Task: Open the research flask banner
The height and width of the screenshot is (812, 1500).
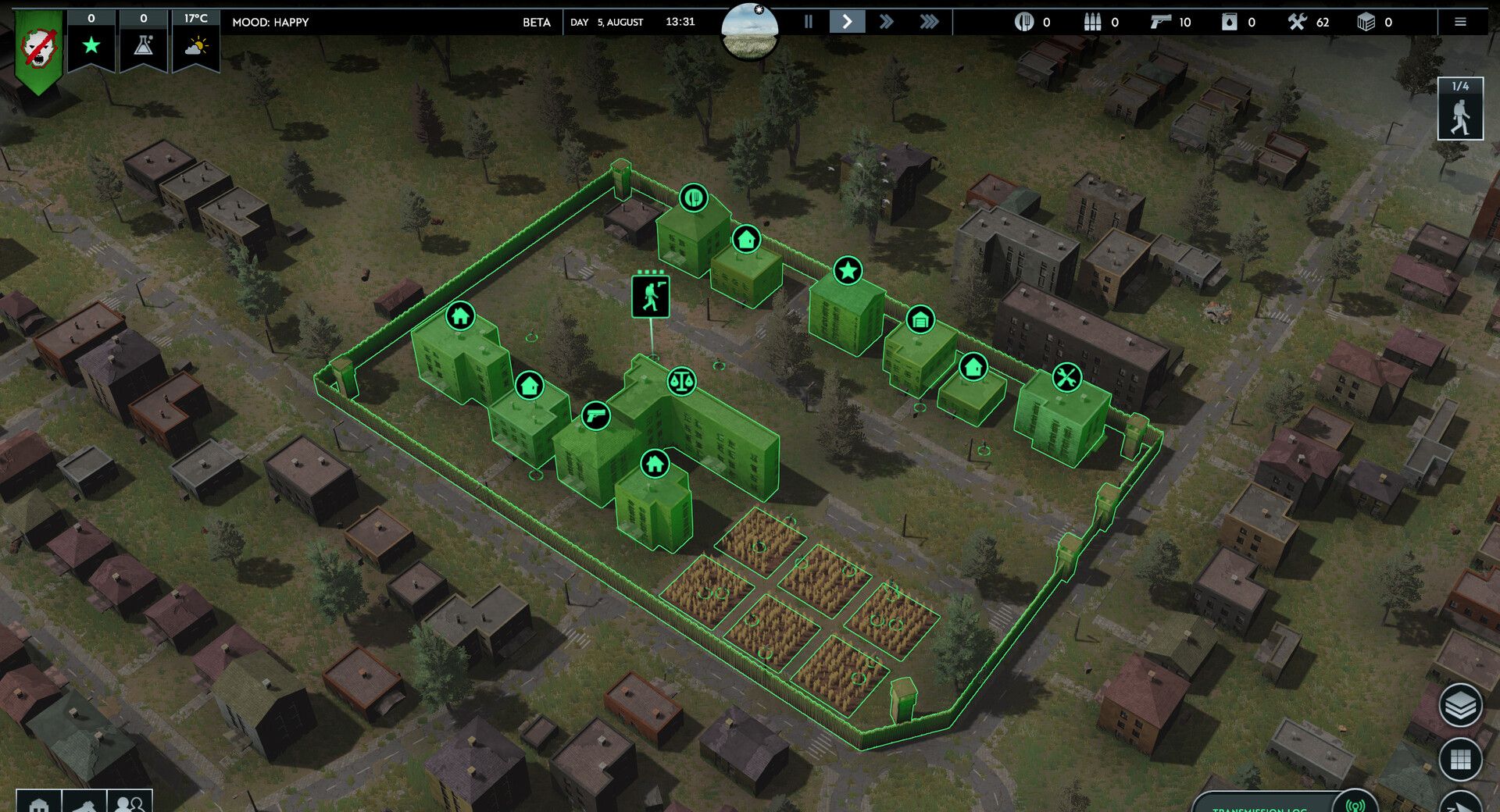Action: [143, 44]
